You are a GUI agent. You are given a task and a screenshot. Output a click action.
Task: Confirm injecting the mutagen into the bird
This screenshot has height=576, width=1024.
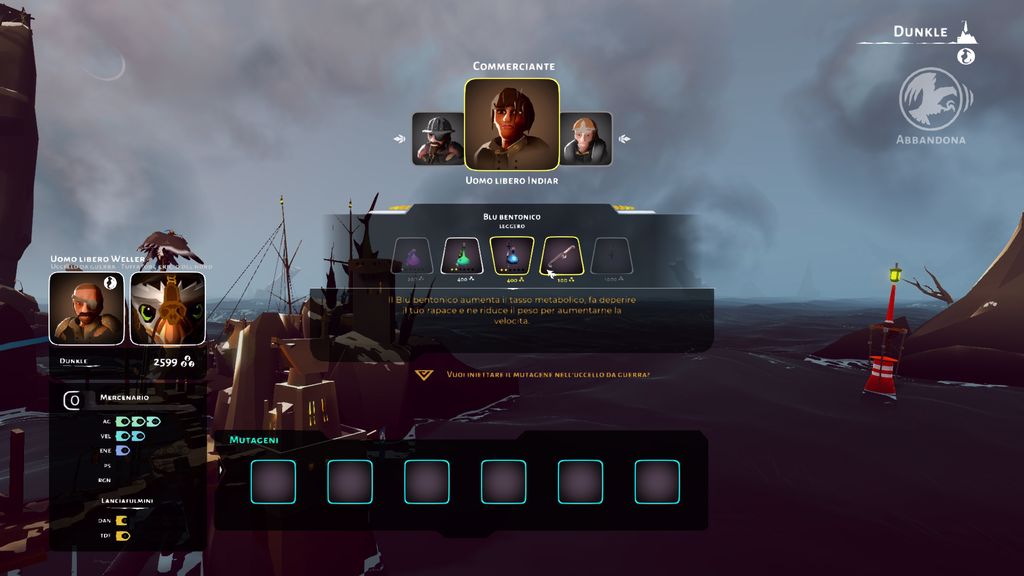point(424,375)
